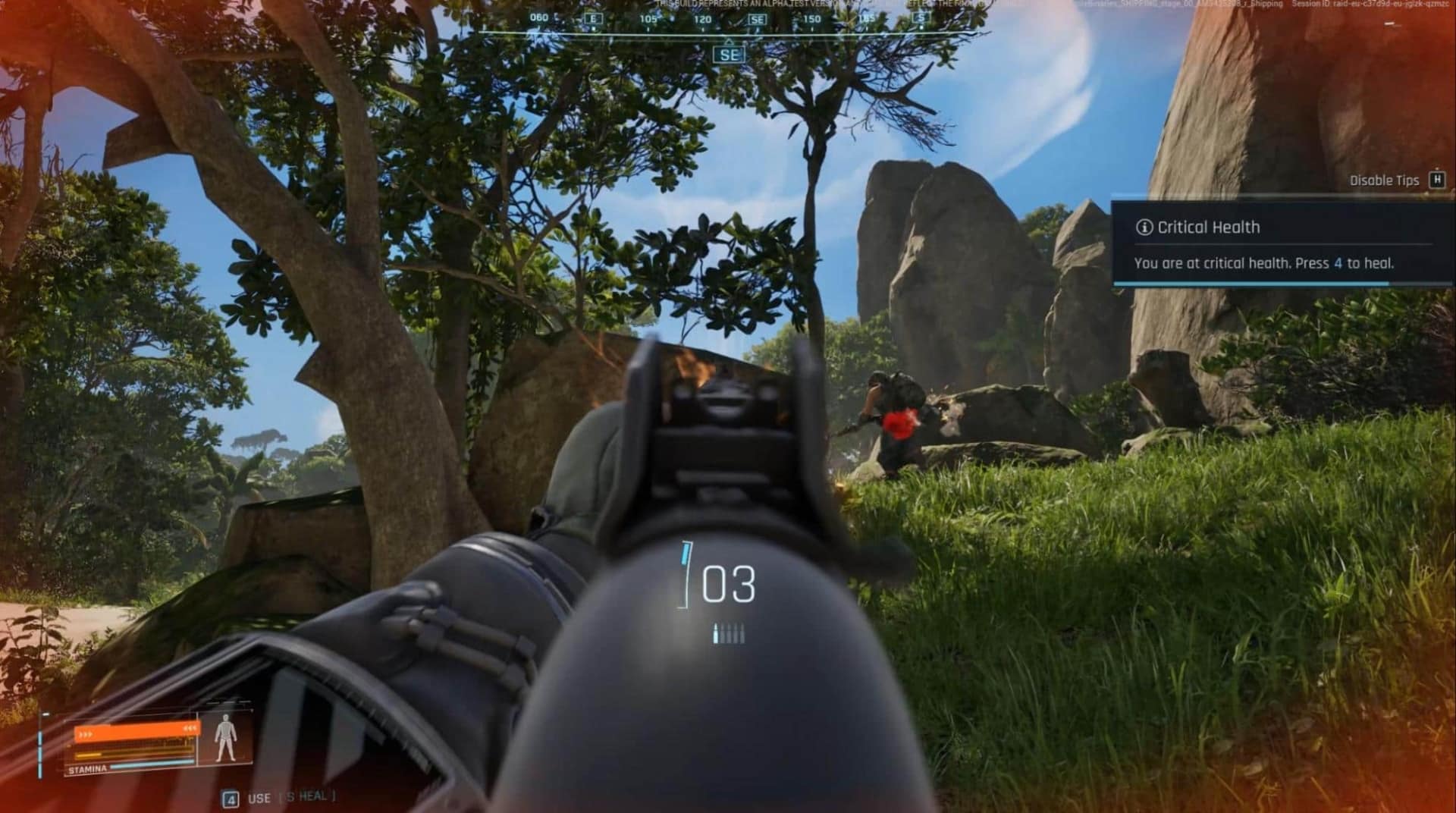
Task: Click the S marker on the compass
Action: coord(920,15)
